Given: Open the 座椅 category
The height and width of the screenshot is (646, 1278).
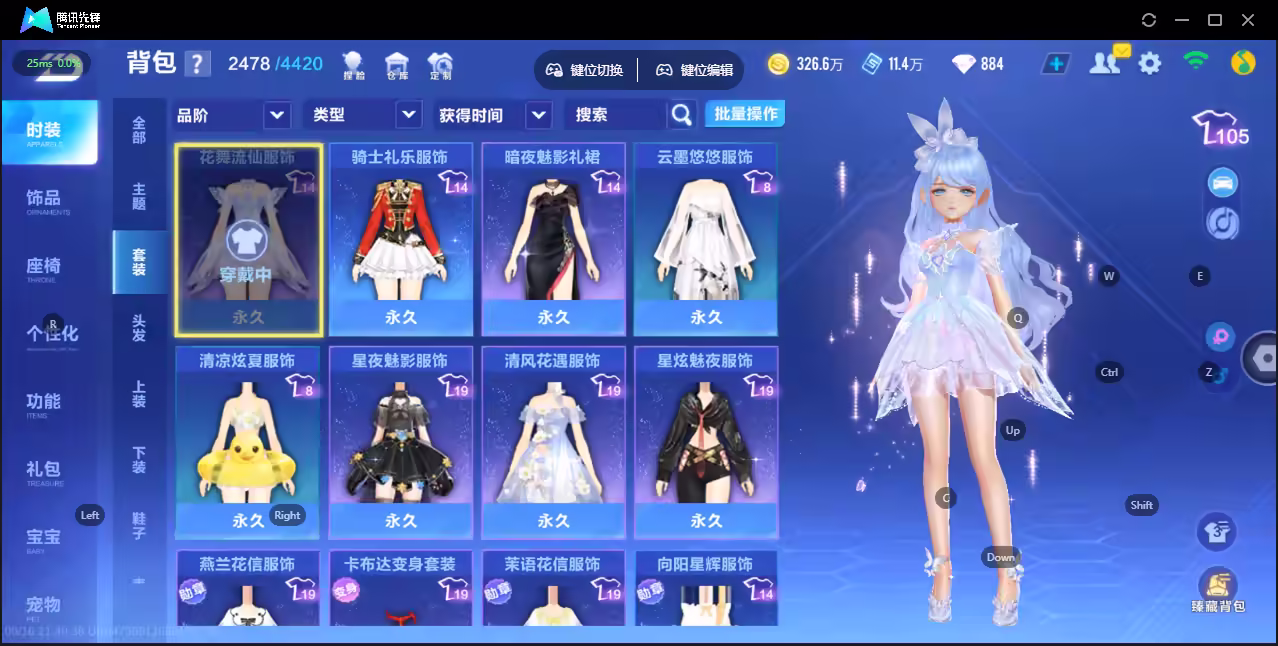Looking at the screenshot, I should click(x=44, y=267).
